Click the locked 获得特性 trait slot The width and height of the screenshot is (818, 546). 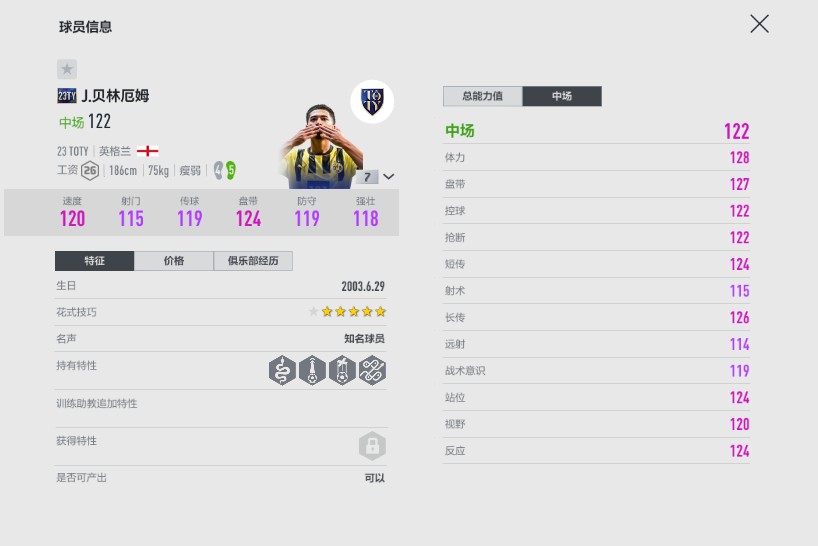pos(372,446)
